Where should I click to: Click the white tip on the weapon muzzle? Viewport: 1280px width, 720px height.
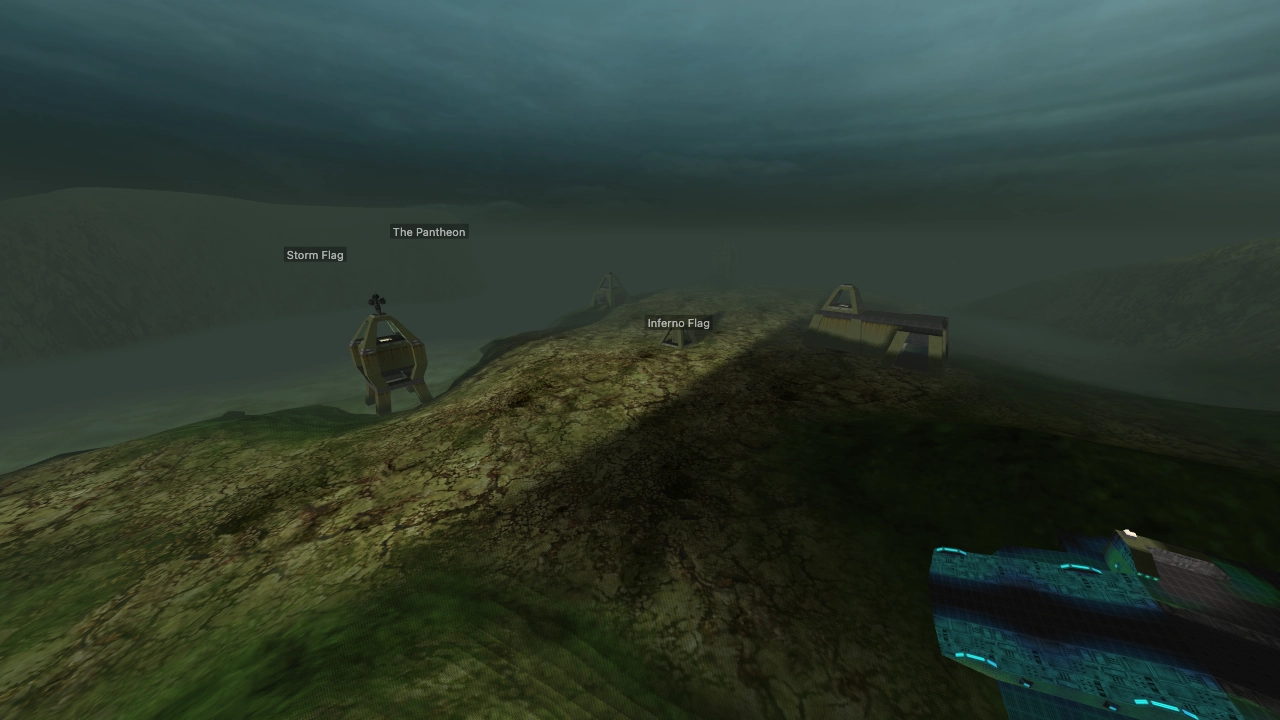[1128, 532]
